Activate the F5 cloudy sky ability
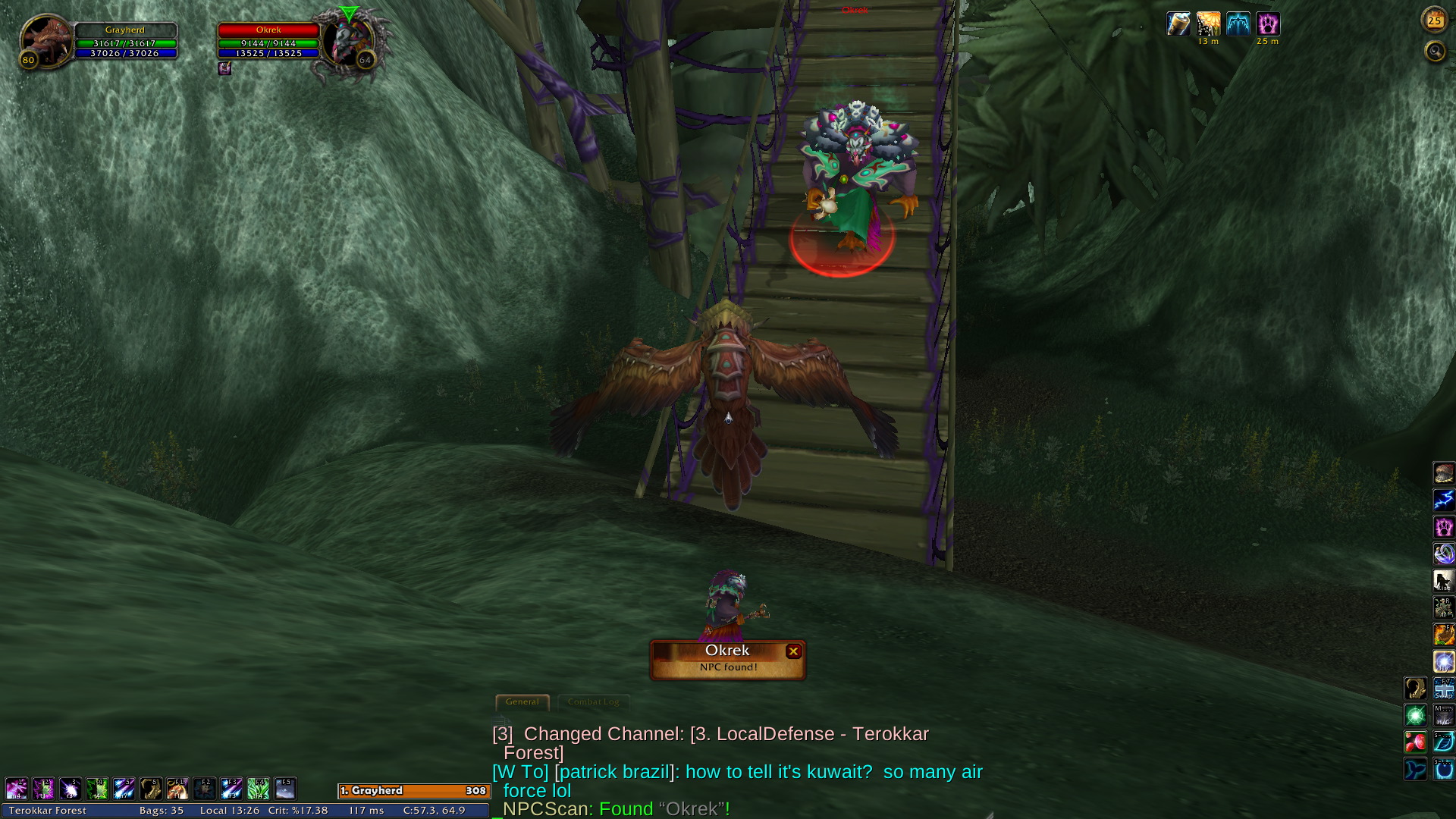 pos(285,789)
